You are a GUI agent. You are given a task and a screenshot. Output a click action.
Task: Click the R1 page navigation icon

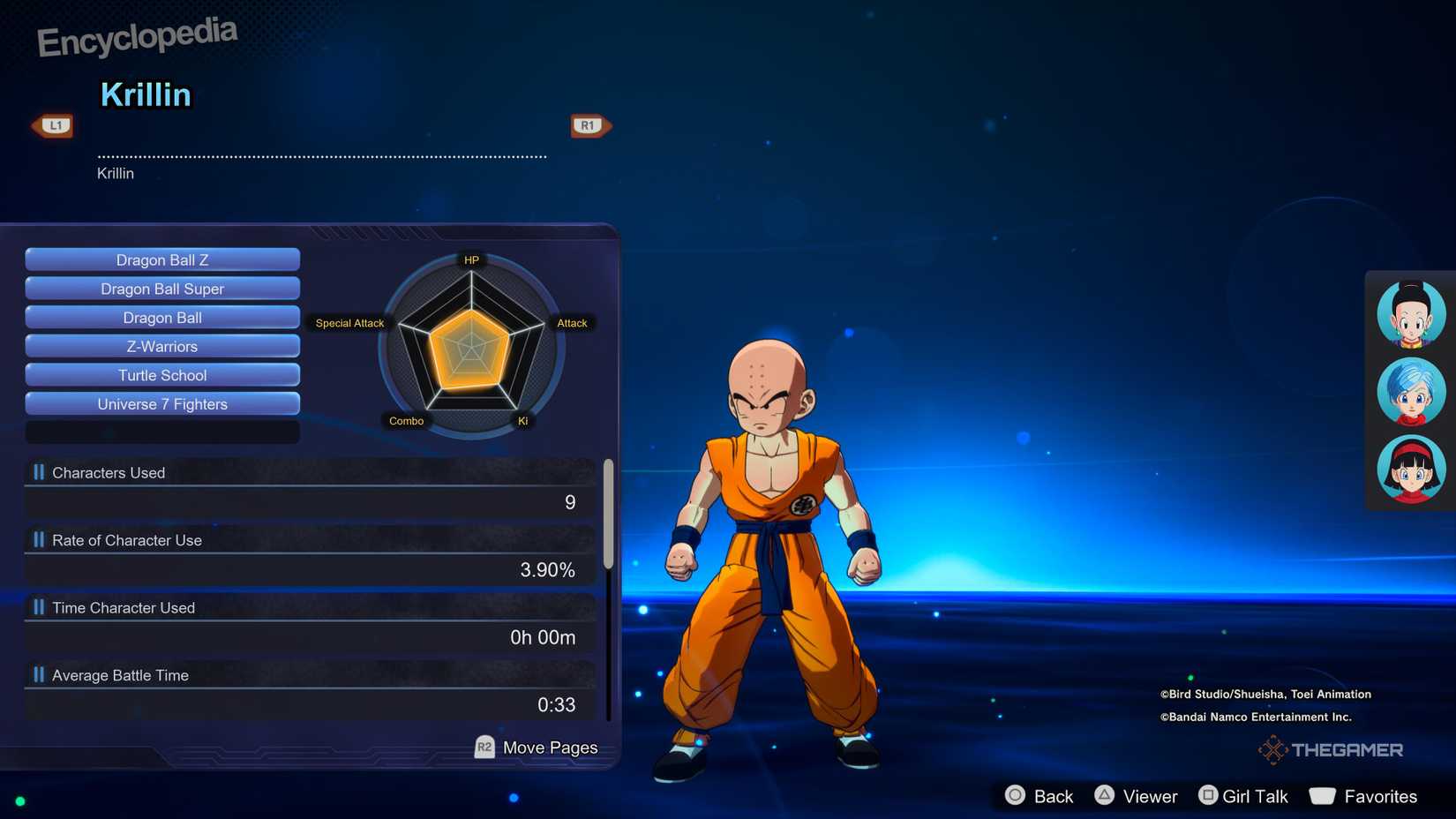click(x=589, y=124)
